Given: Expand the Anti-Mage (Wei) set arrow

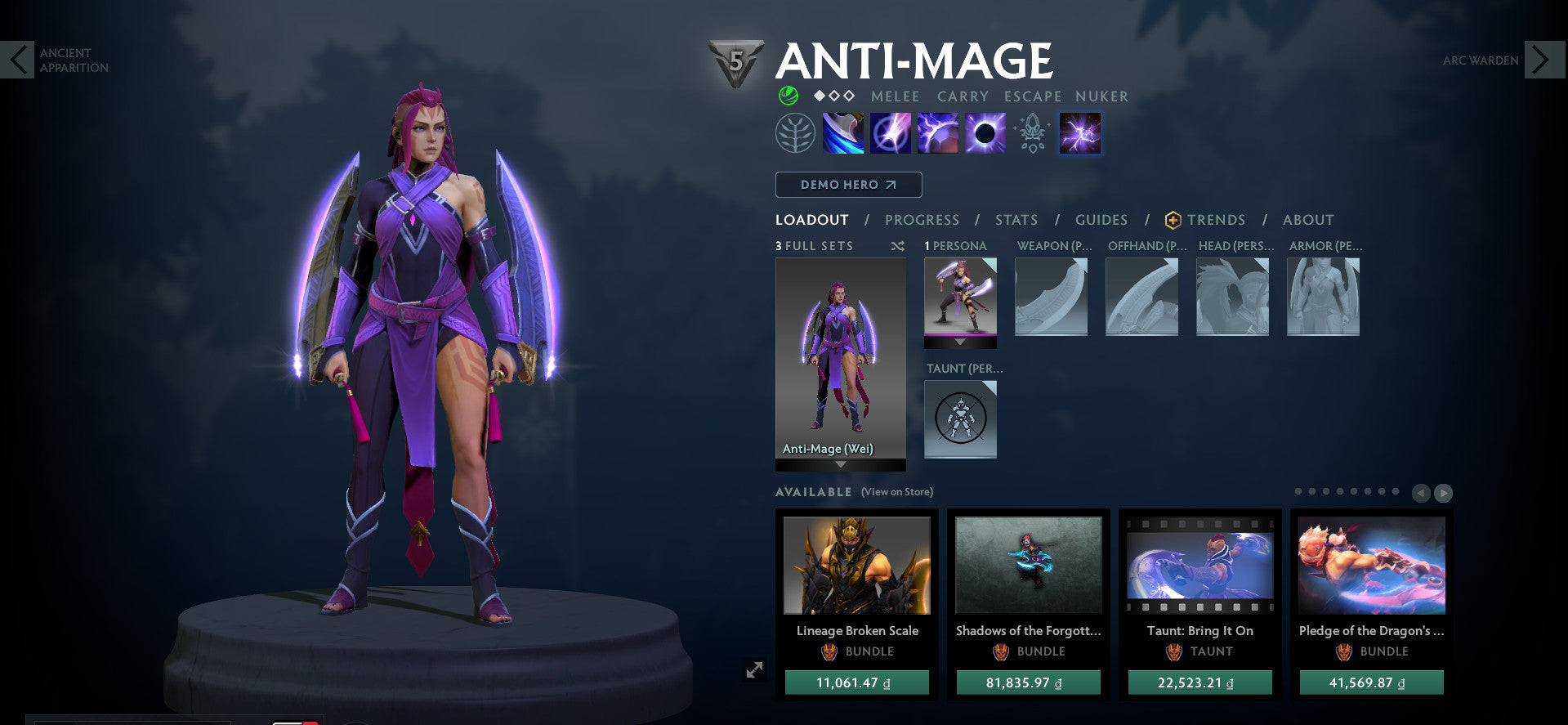Looking at the screenshot, I should pyautogui.click(x=839, y=463).
